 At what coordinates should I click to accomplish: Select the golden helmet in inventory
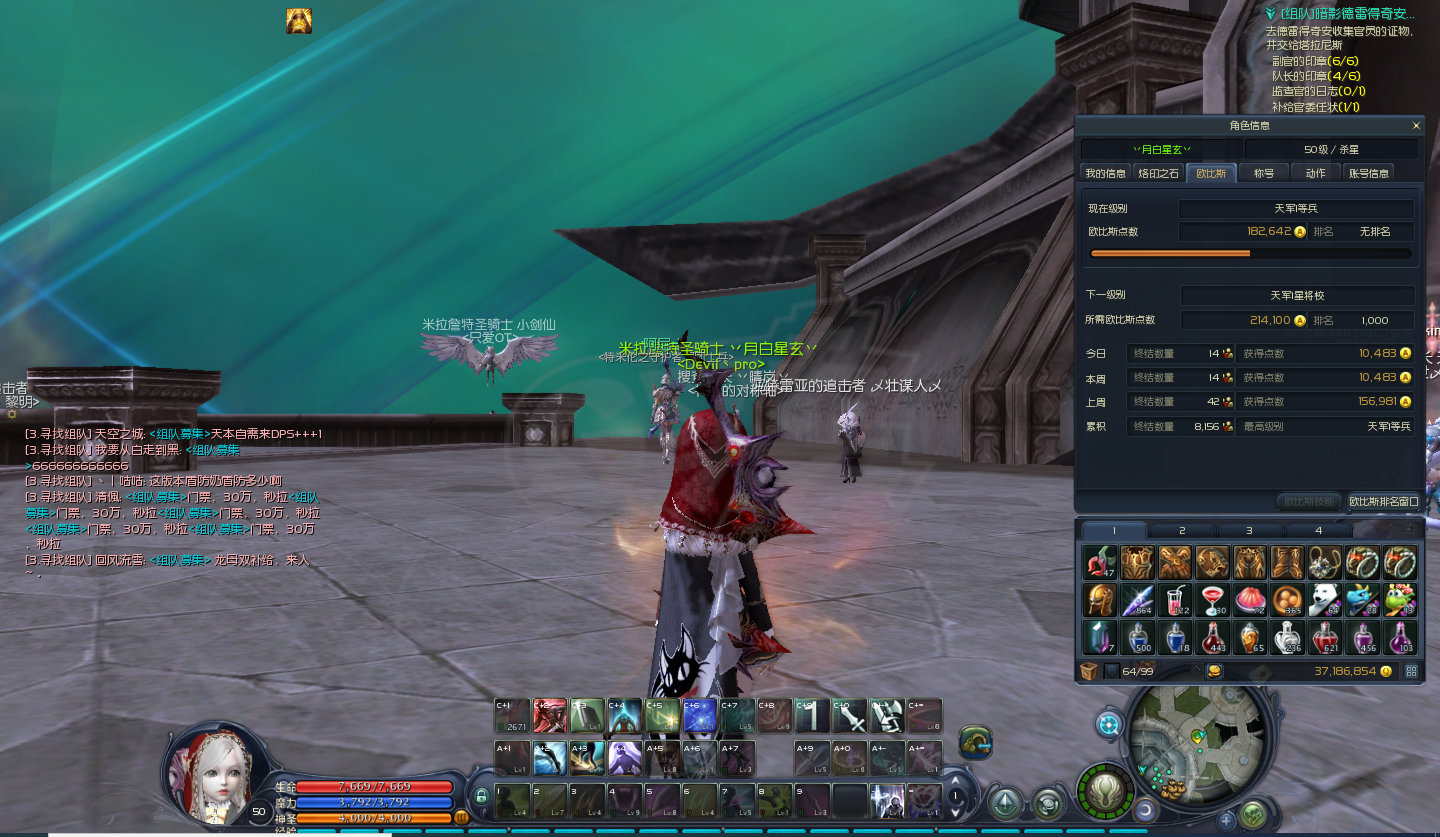click(x=1099, y=600)
